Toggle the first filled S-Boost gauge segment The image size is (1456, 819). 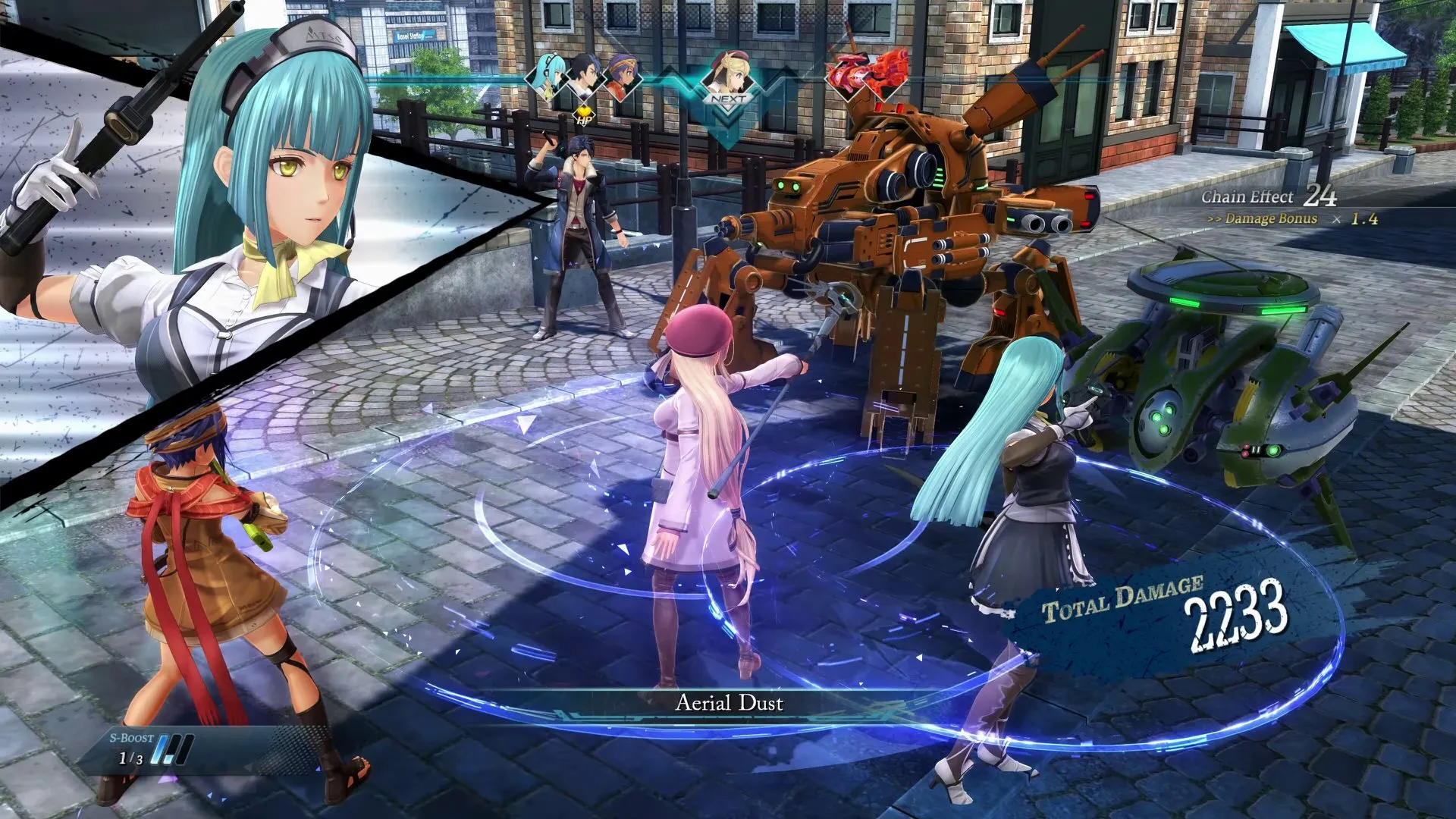(x=159, y=749)
